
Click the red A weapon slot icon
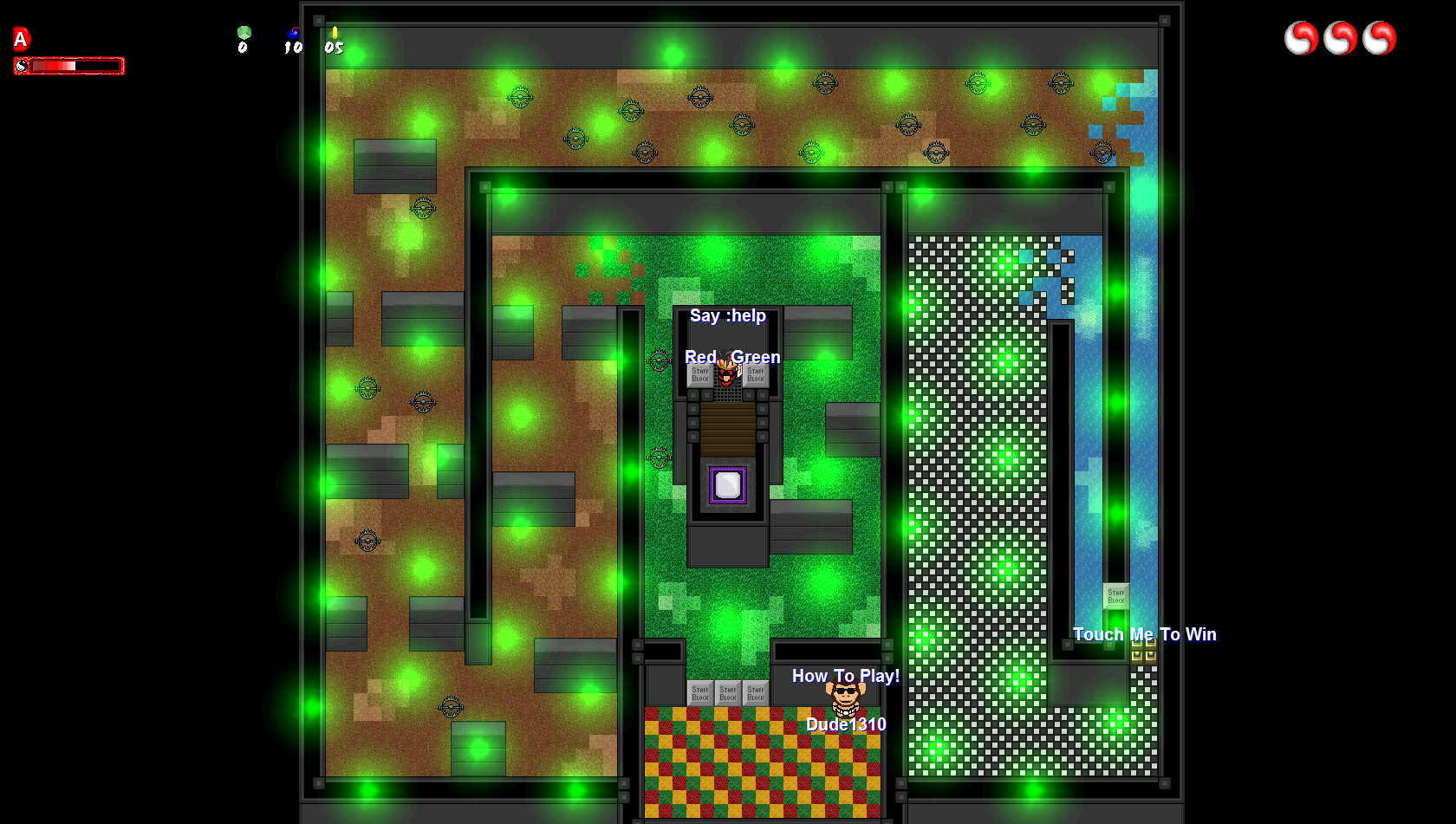pos(21,39)
